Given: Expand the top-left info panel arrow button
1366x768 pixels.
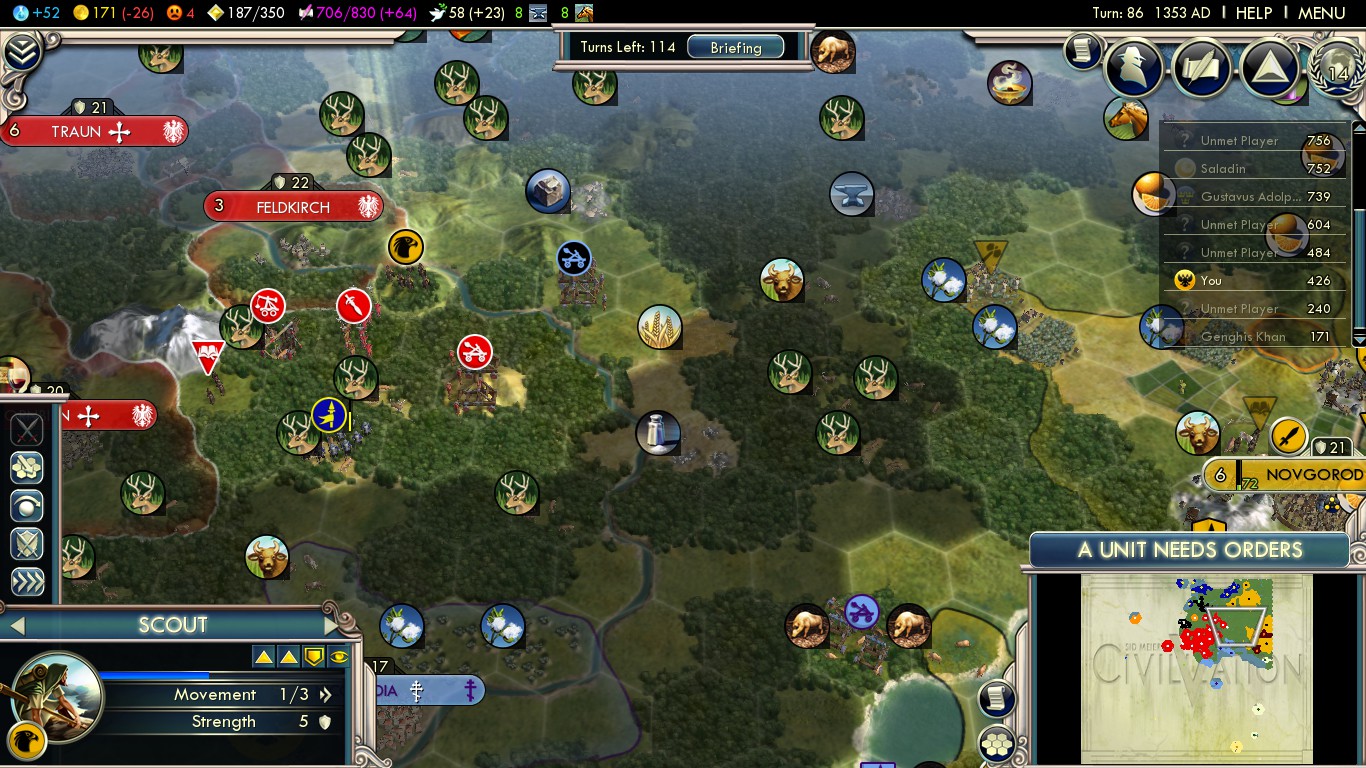Looking at the screenshot, I should 21,52.
